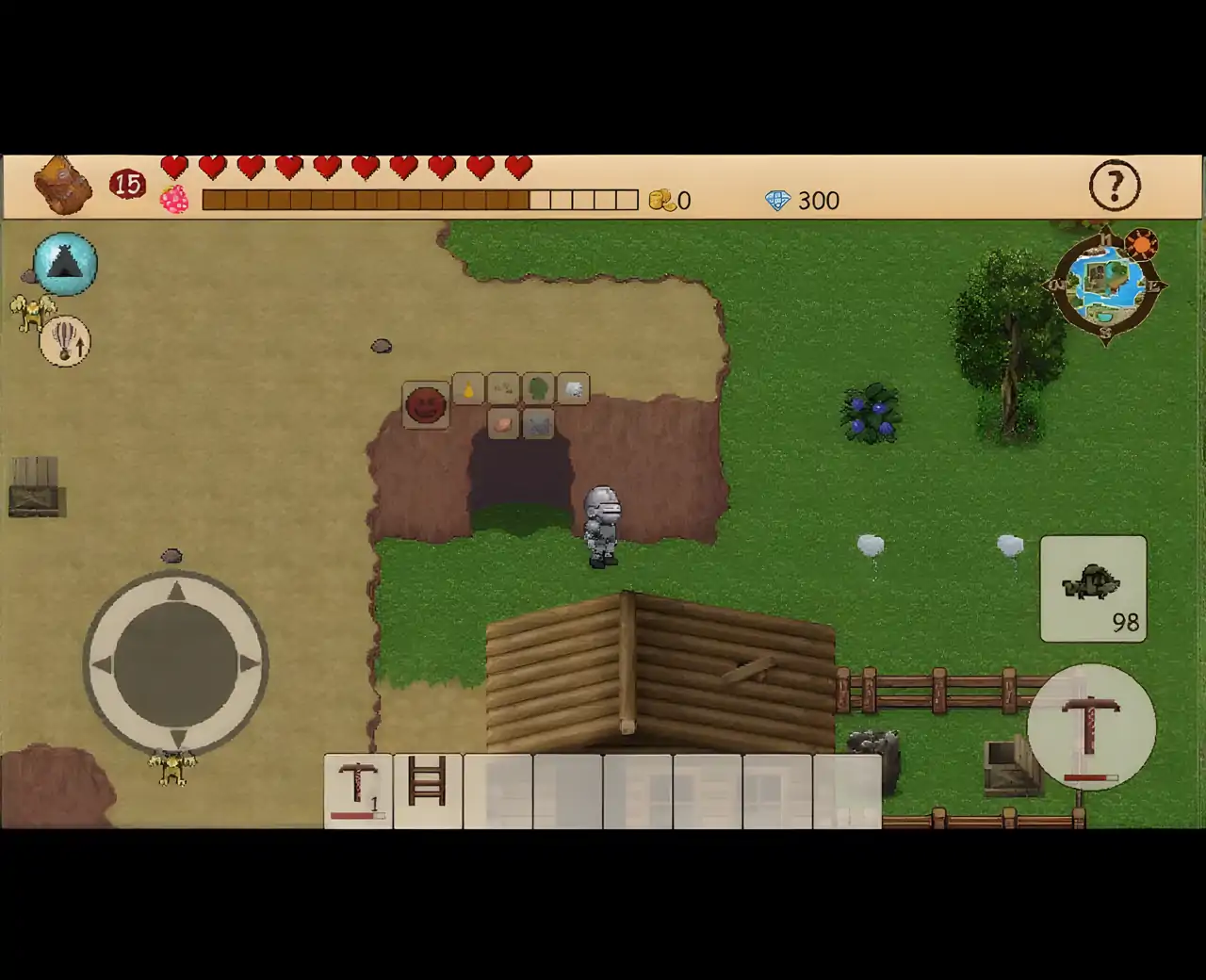Select the ladder hotbar slot

(x=427, y=790)
